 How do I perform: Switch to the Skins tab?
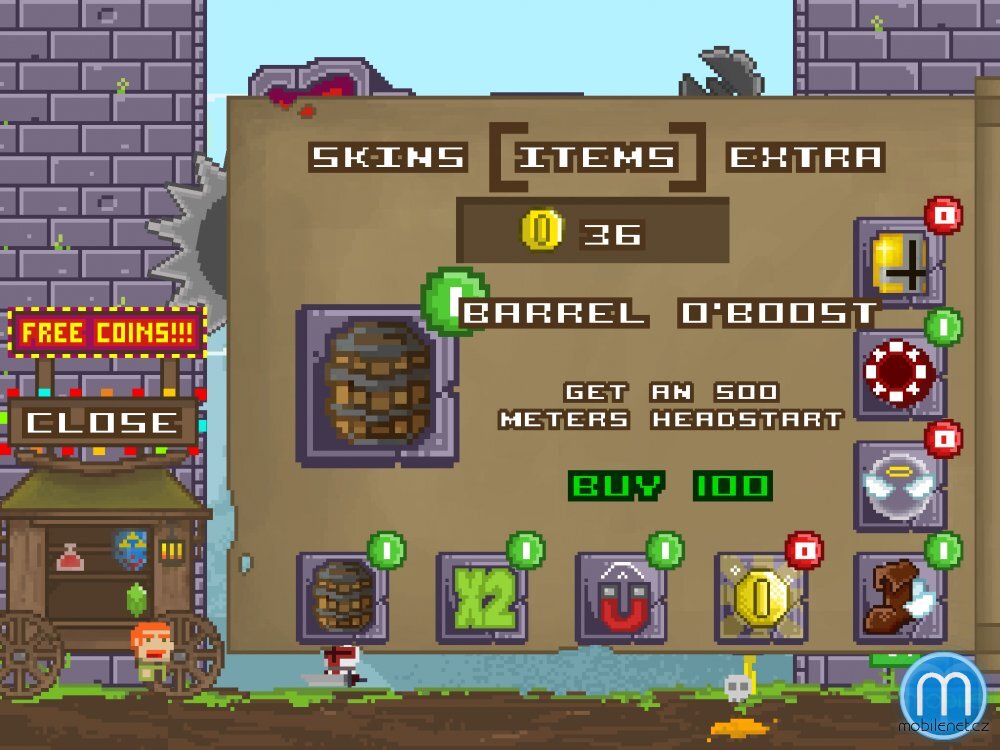click(x=388, y=157)
